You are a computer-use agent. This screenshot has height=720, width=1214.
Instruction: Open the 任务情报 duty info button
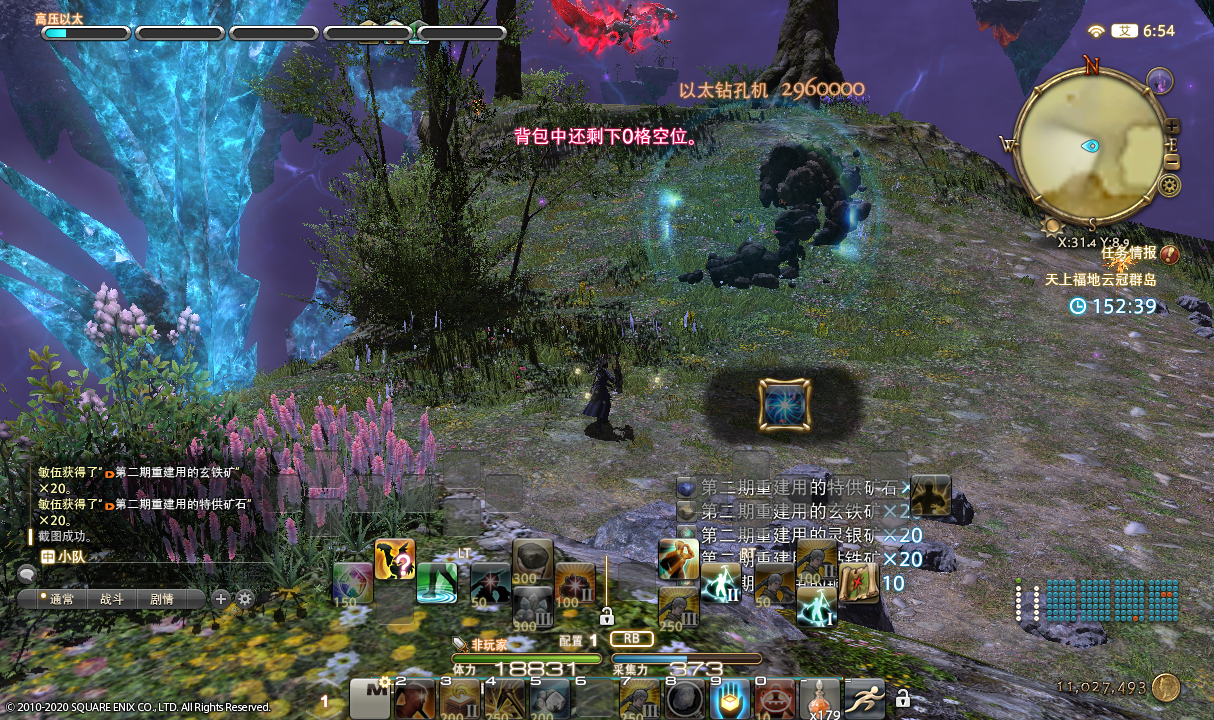[1169, 254]
